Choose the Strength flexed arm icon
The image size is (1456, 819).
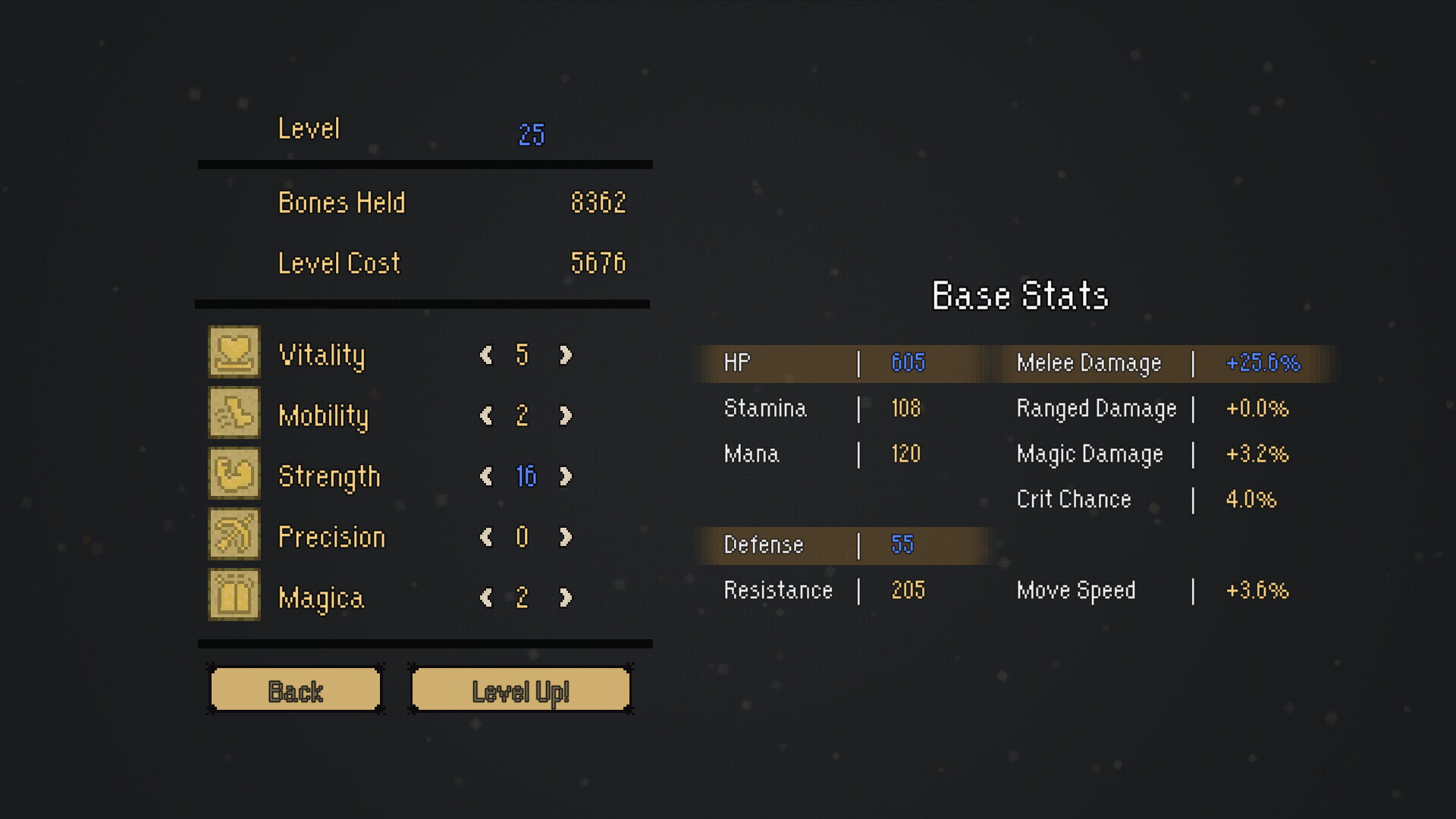[234, 473]
